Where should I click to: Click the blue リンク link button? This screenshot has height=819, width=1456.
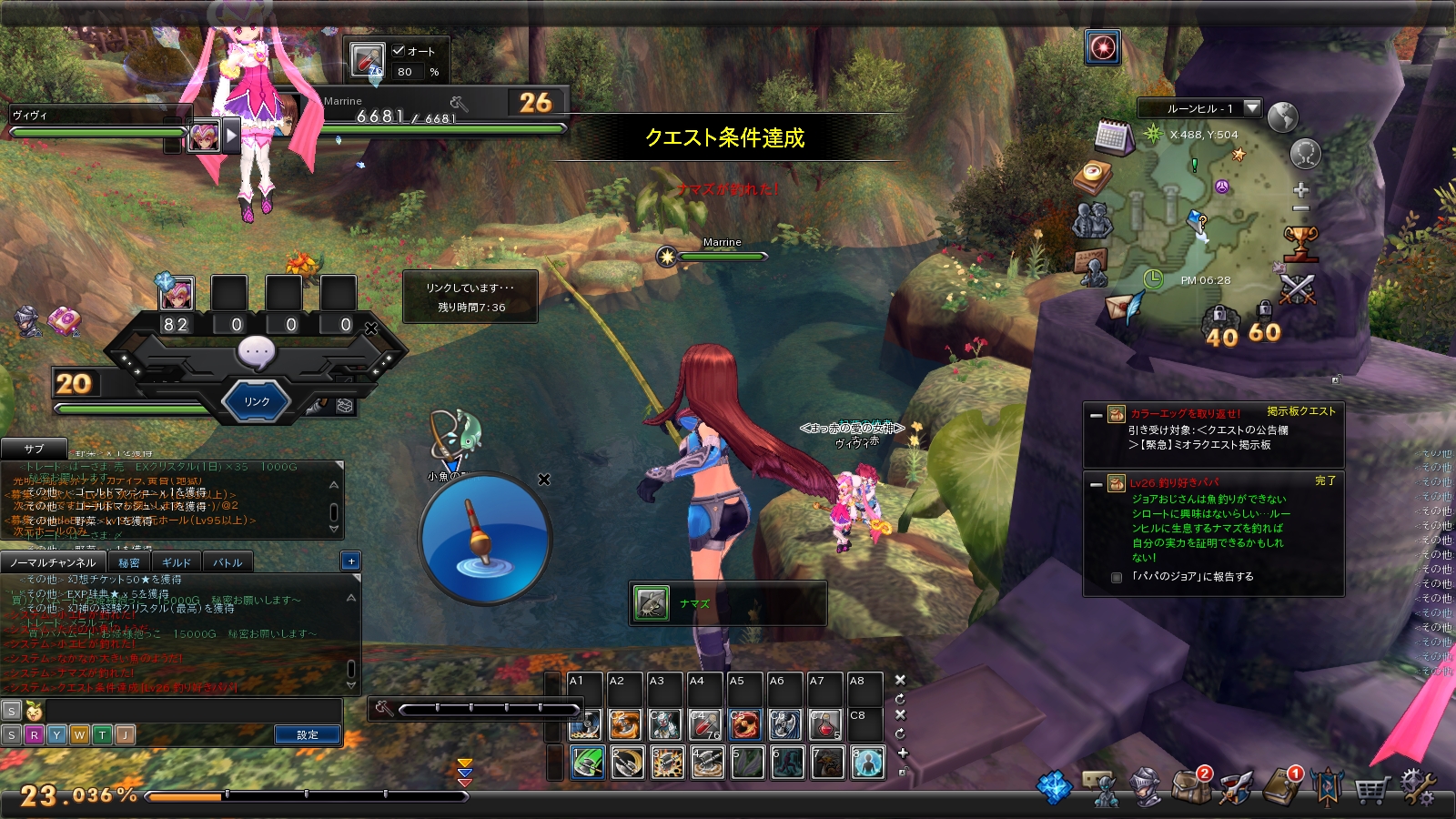(257, 401)
